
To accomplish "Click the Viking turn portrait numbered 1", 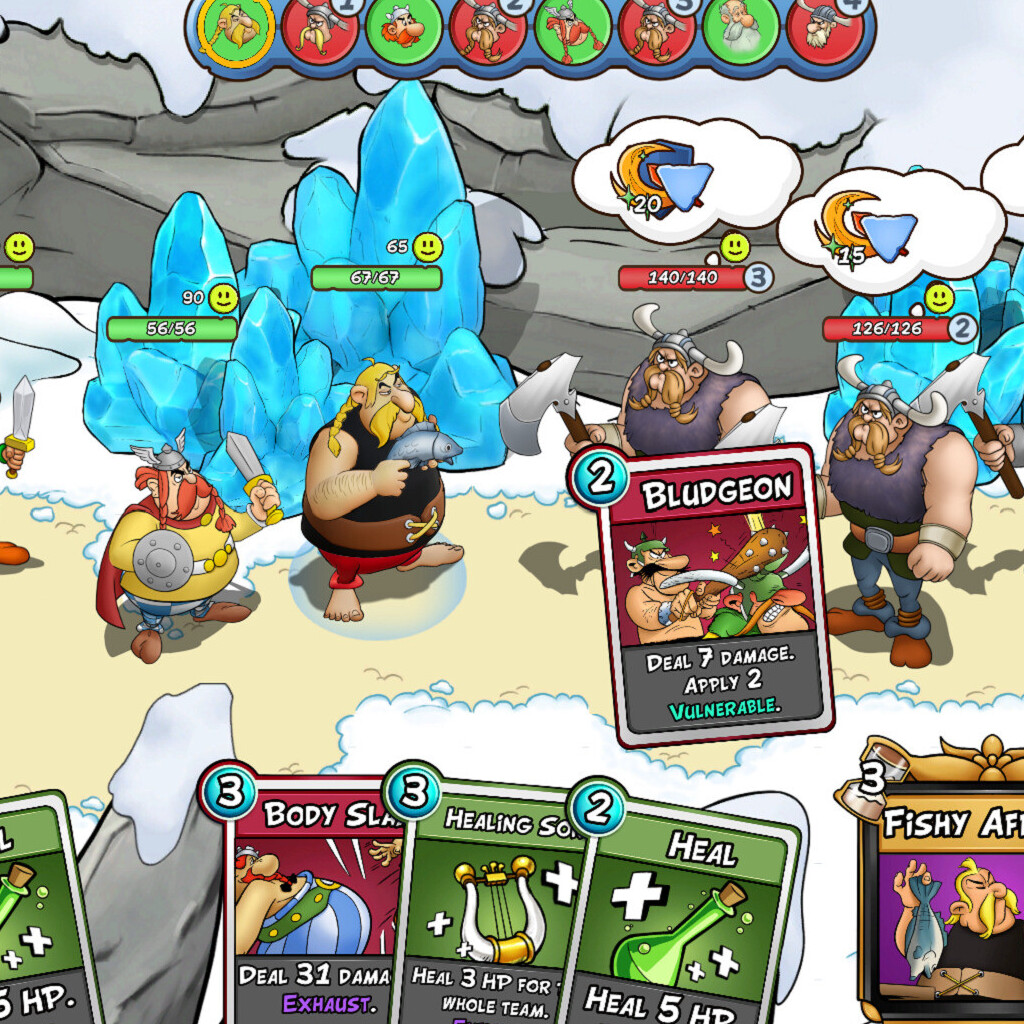I will pos(320,30).
